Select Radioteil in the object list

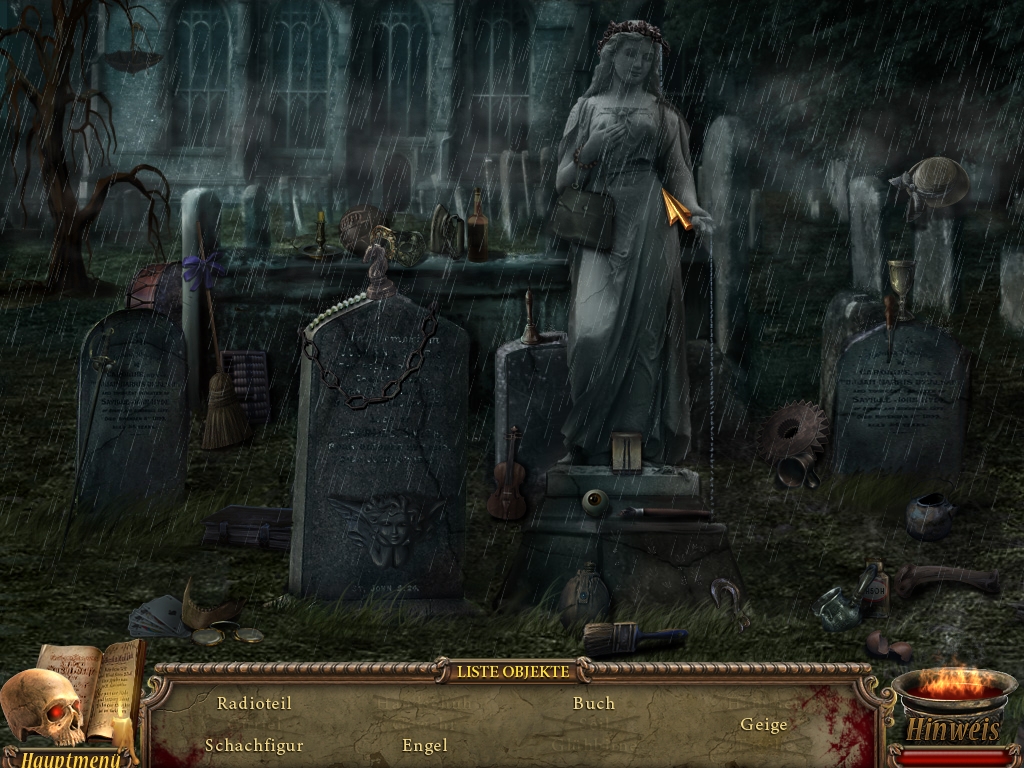[x=254, y=703]
